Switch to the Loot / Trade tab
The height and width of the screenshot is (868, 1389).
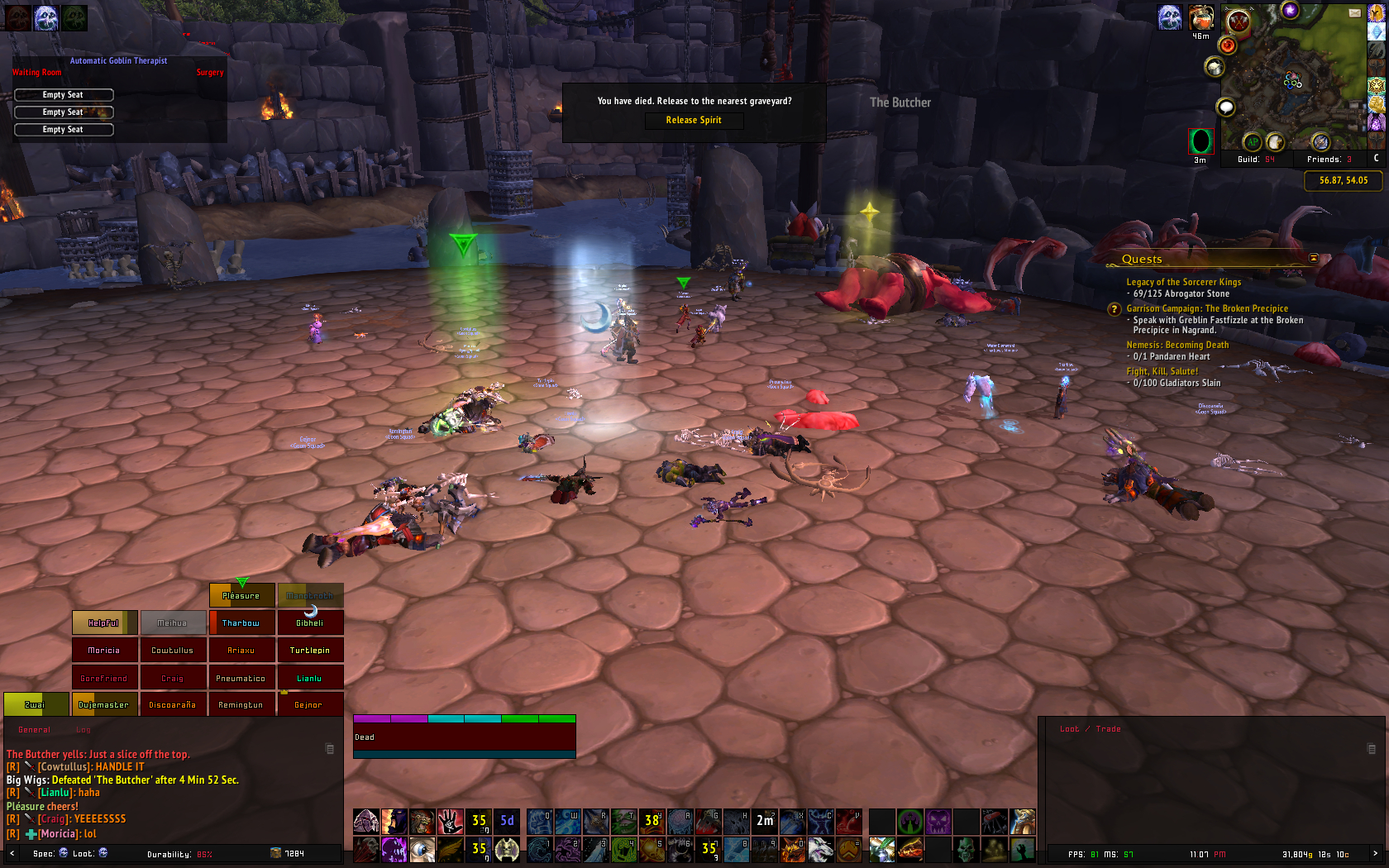coord(1091,729)
